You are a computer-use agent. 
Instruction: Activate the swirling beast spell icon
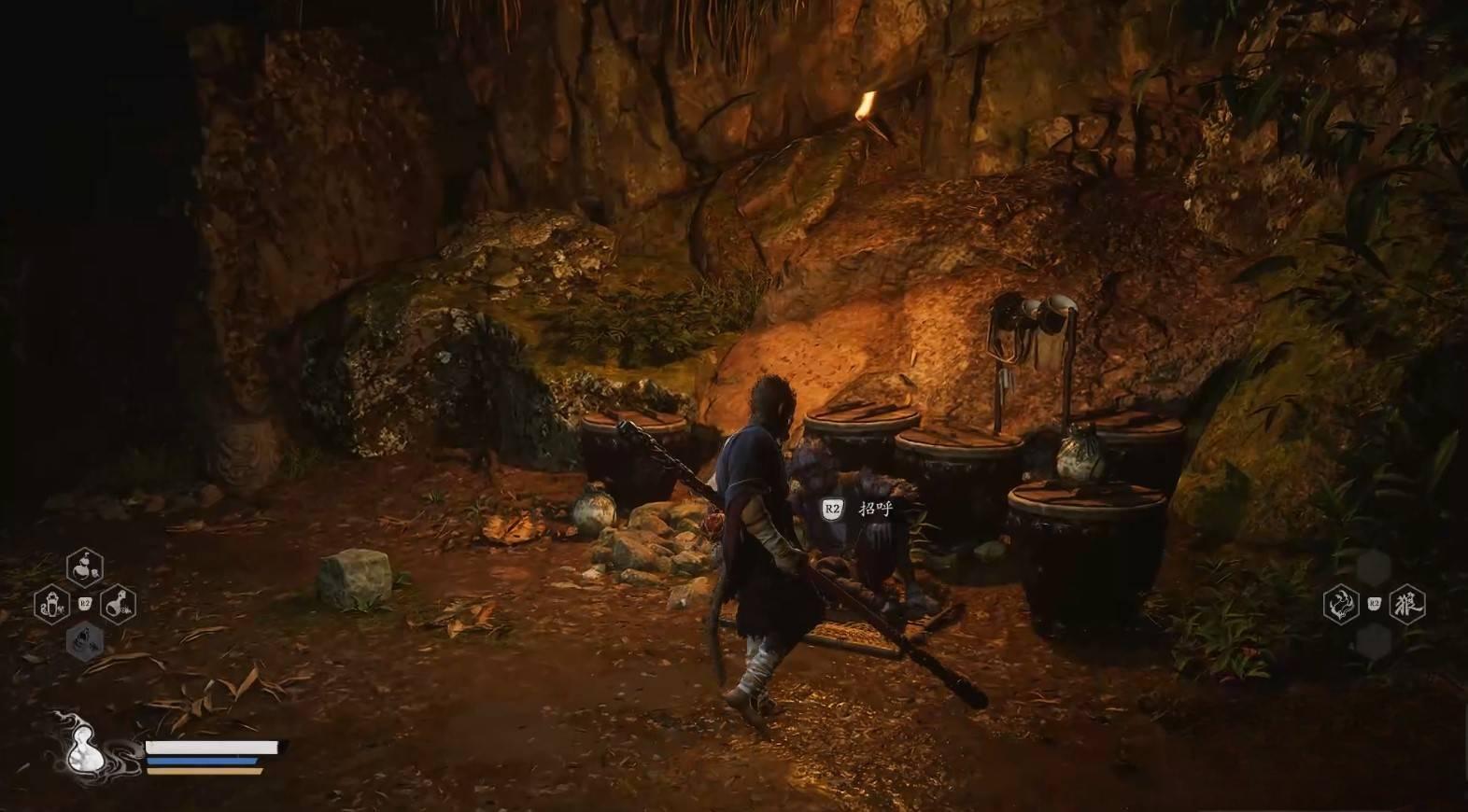coord(1340,605)
